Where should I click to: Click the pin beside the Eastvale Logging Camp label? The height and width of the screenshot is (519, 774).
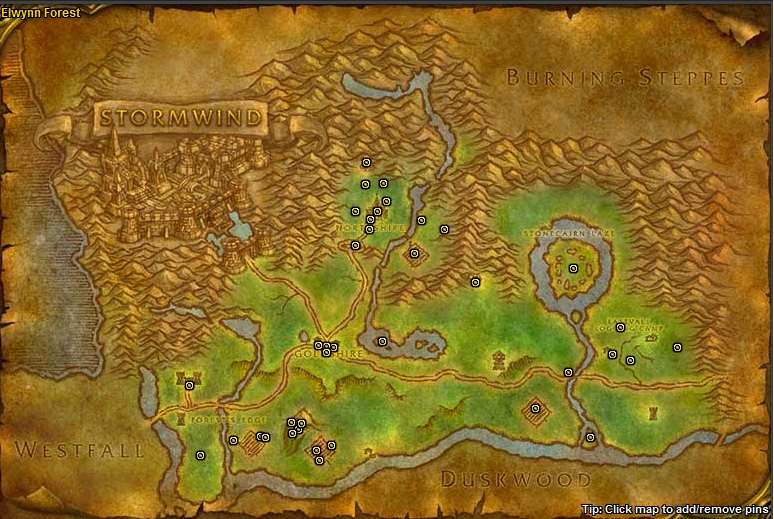pos(620,327)
